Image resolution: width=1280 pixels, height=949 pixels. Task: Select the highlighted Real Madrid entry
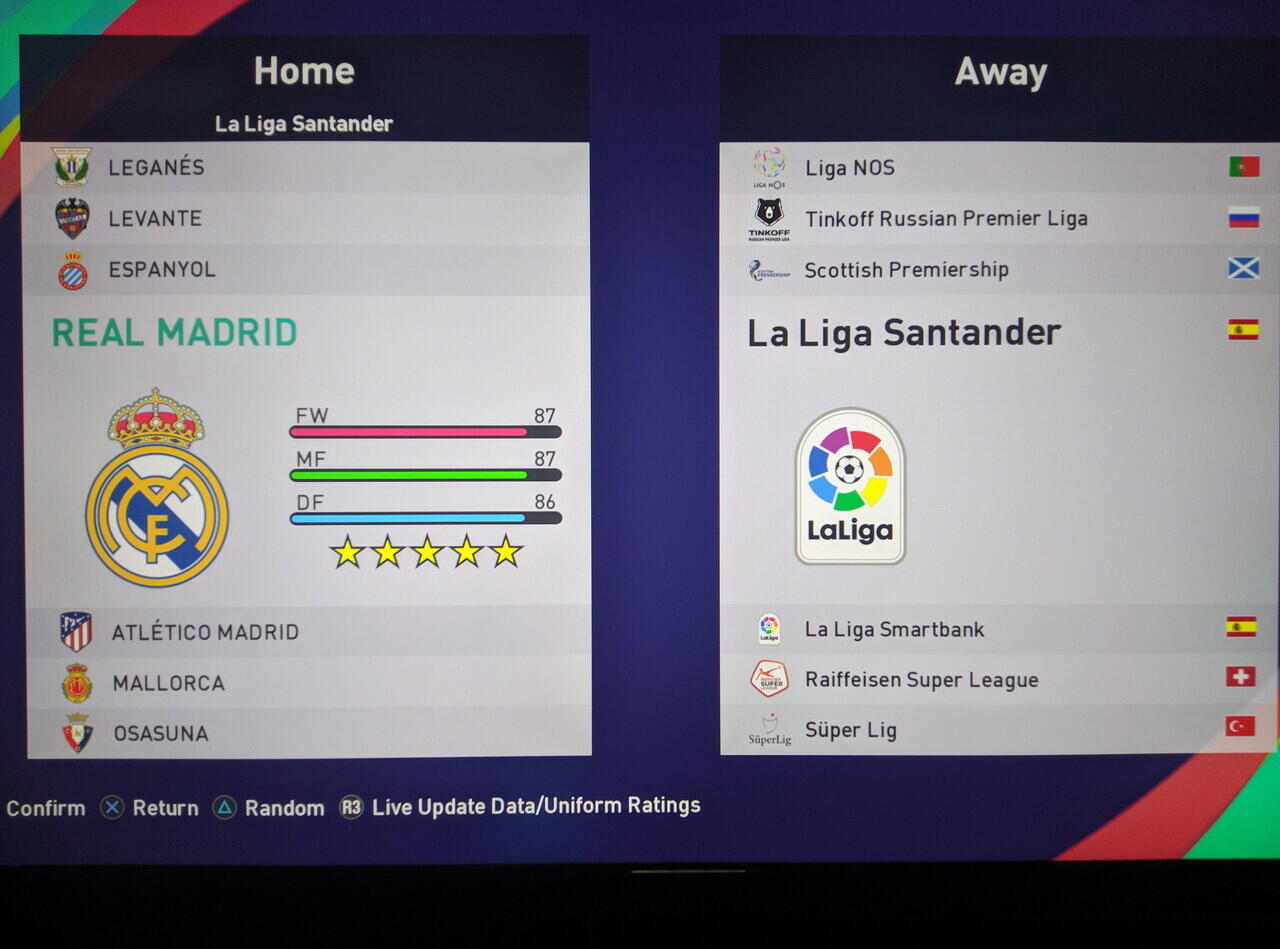[x=174, y=332]
